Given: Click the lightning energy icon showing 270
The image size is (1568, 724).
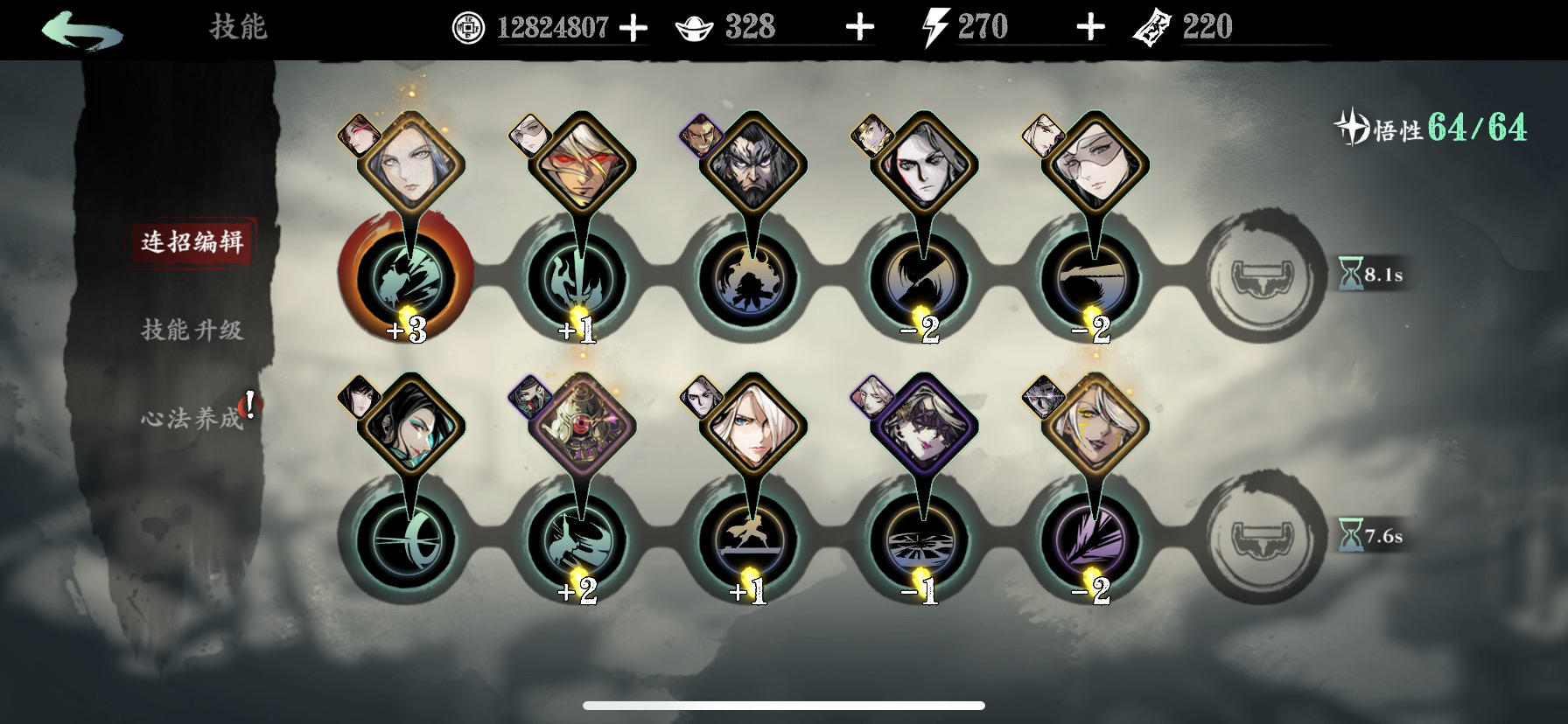Looking at the screenshot, I should coord(931,26).
